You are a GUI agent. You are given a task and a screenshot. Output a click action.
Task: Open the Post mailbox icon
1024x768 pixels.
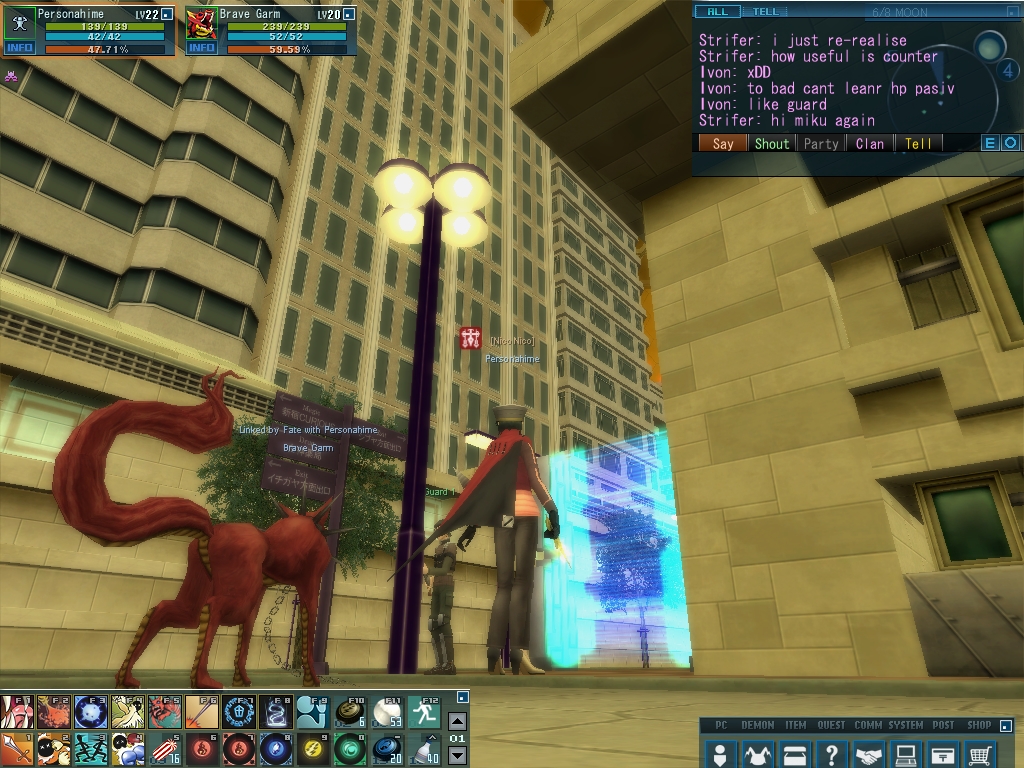click(943, 754)
